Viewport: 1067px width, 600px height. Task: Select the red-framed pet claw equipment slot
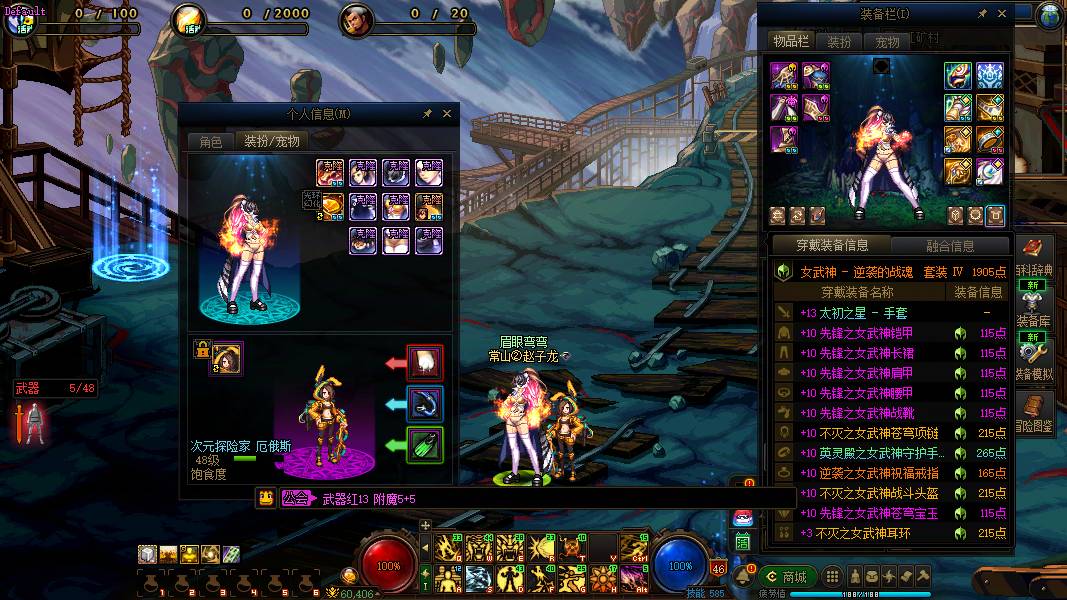425,361
